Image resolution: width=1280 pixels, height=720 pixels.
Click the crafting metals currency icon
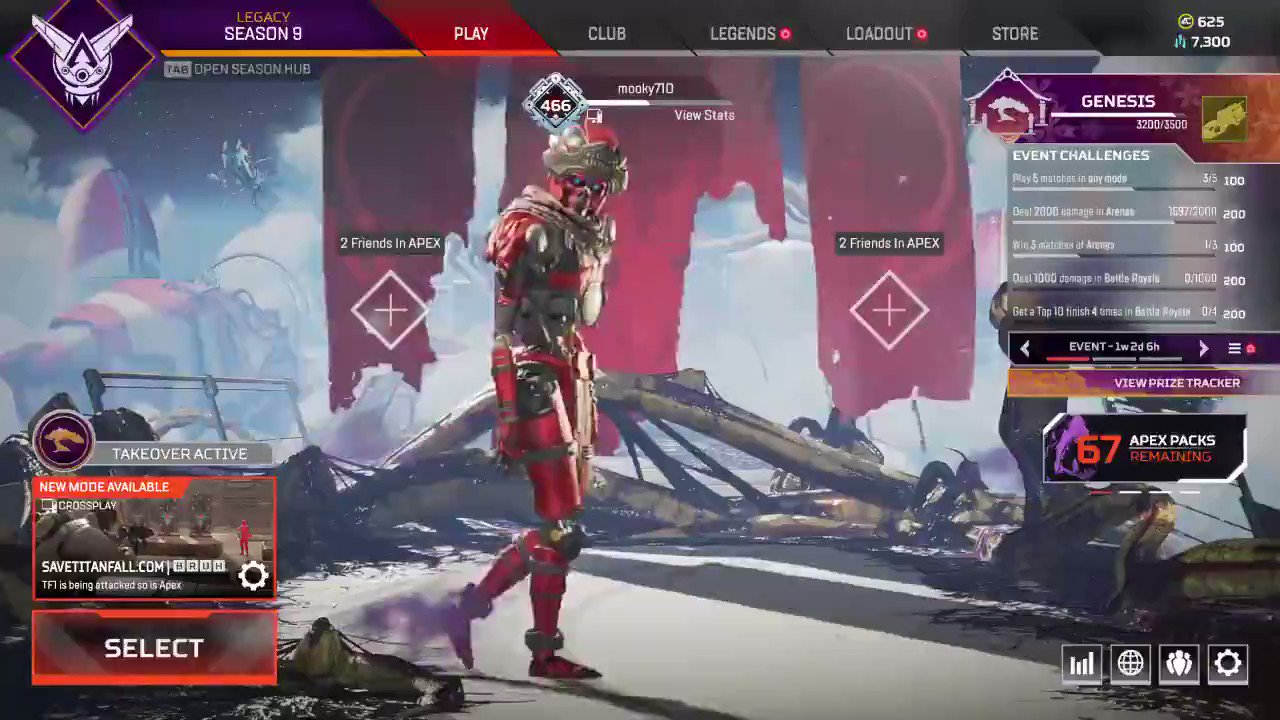click(x=1179, y=42)
